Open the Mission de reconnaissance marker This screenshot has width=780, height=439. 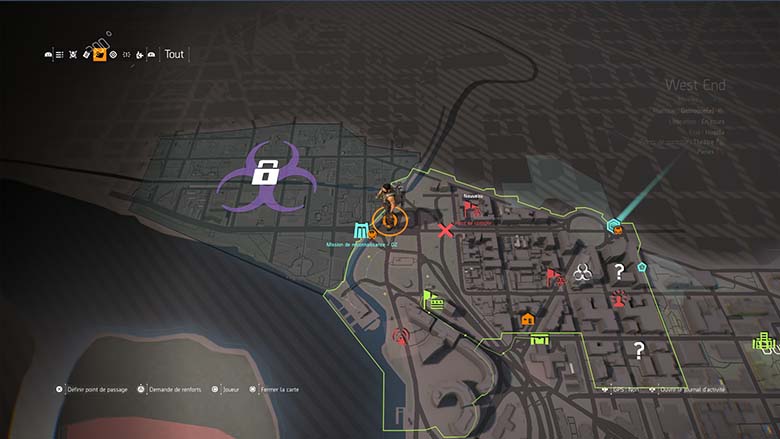click(x=361, y=231)
